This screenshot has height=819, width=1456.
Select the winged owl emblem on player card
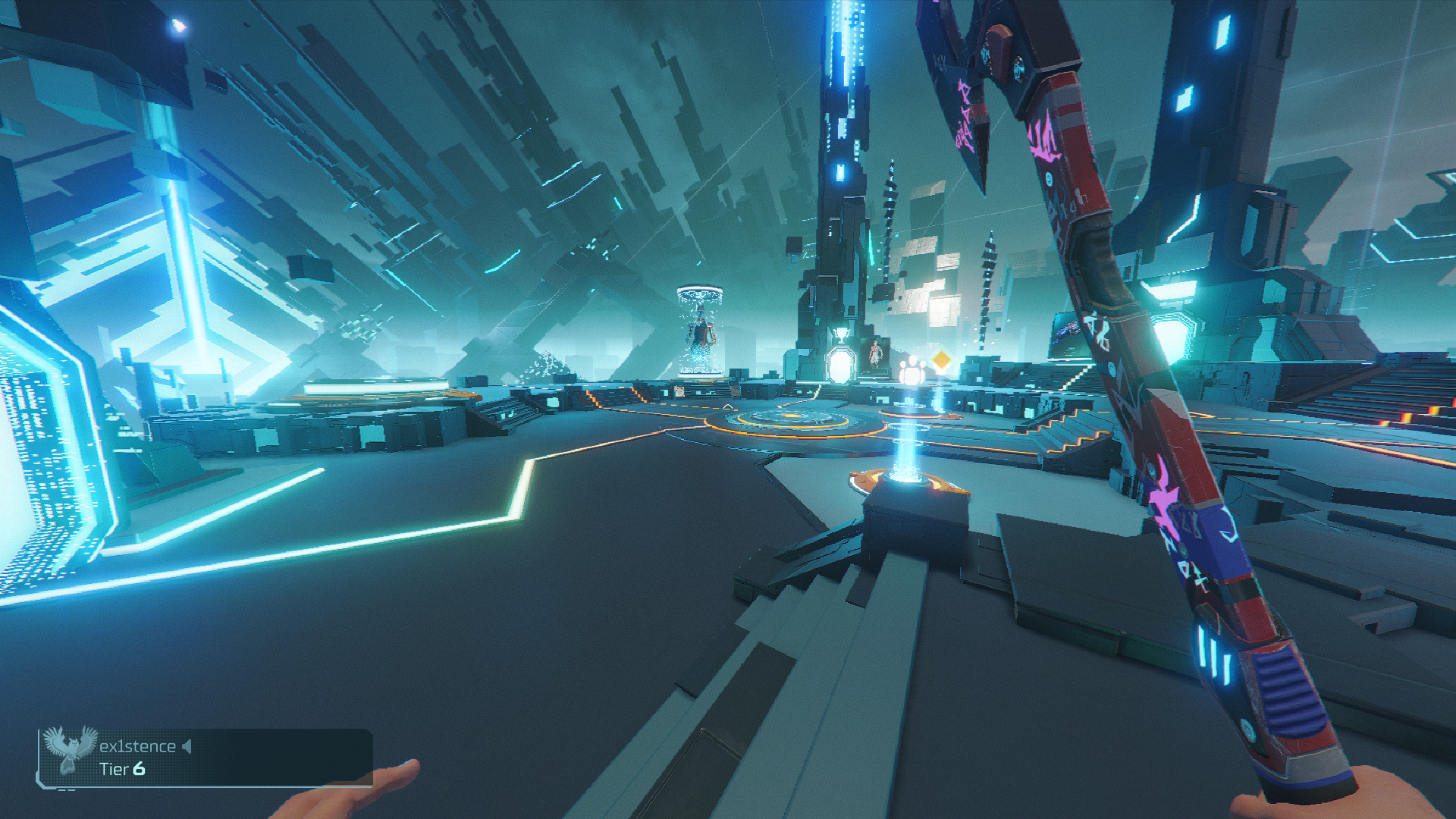69,748
